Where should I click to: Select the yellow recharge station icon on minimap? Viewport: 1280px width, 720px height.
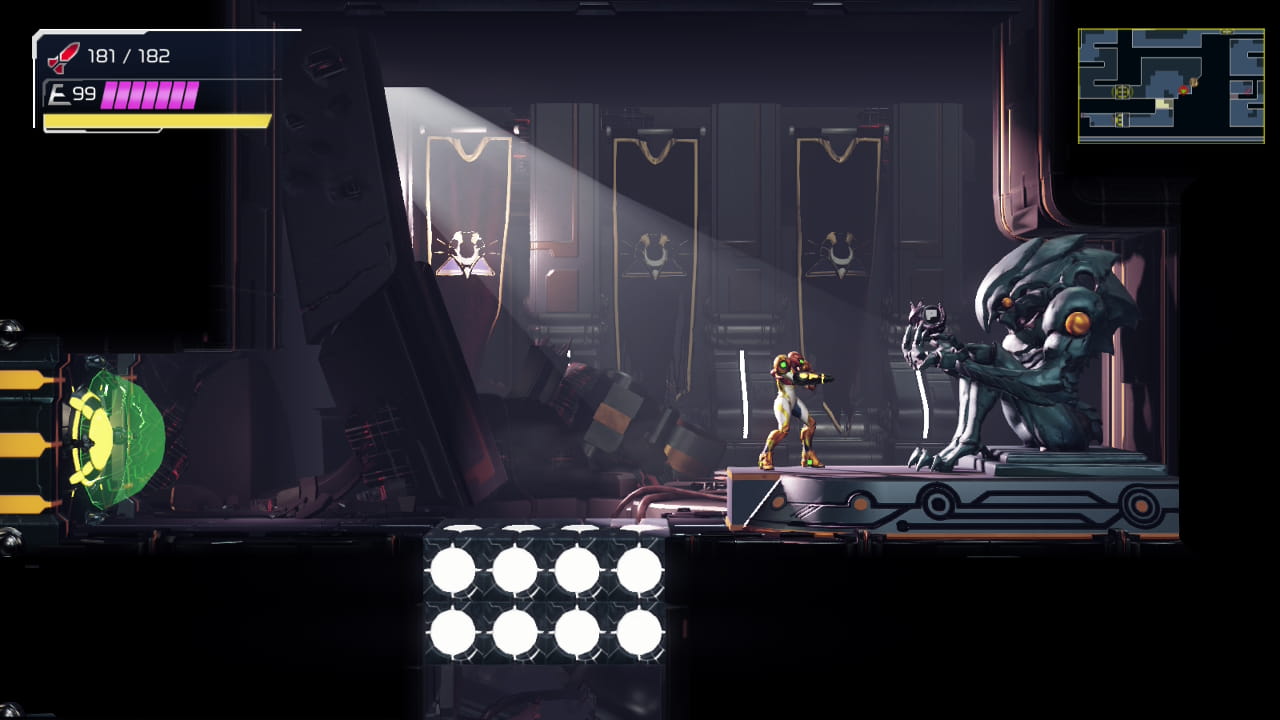[1122, 91]
